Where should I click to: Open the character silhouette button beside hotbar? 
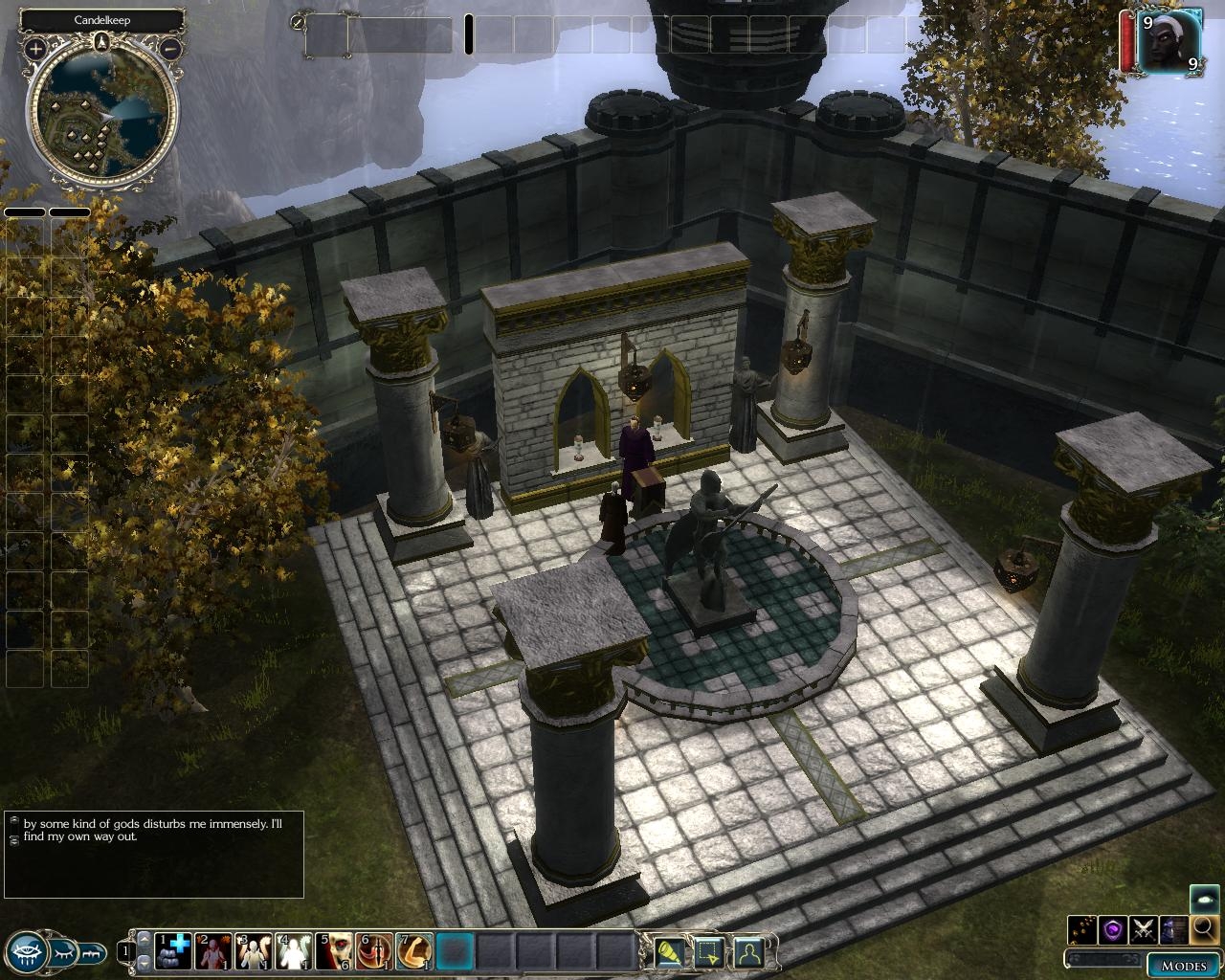(748, 952)
